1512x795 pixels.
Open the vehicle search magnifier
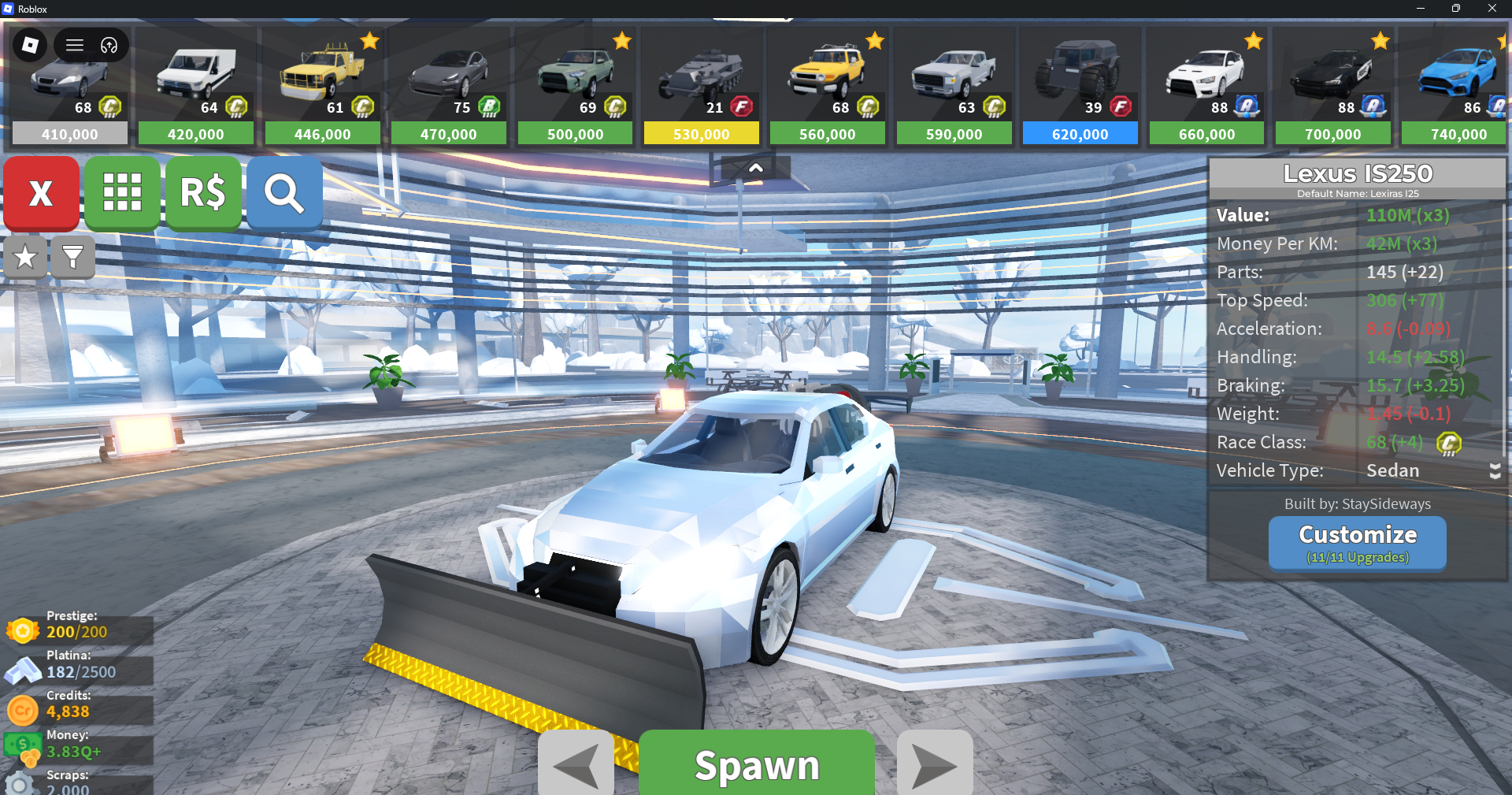pyautogui.click(x=284, y=193)
